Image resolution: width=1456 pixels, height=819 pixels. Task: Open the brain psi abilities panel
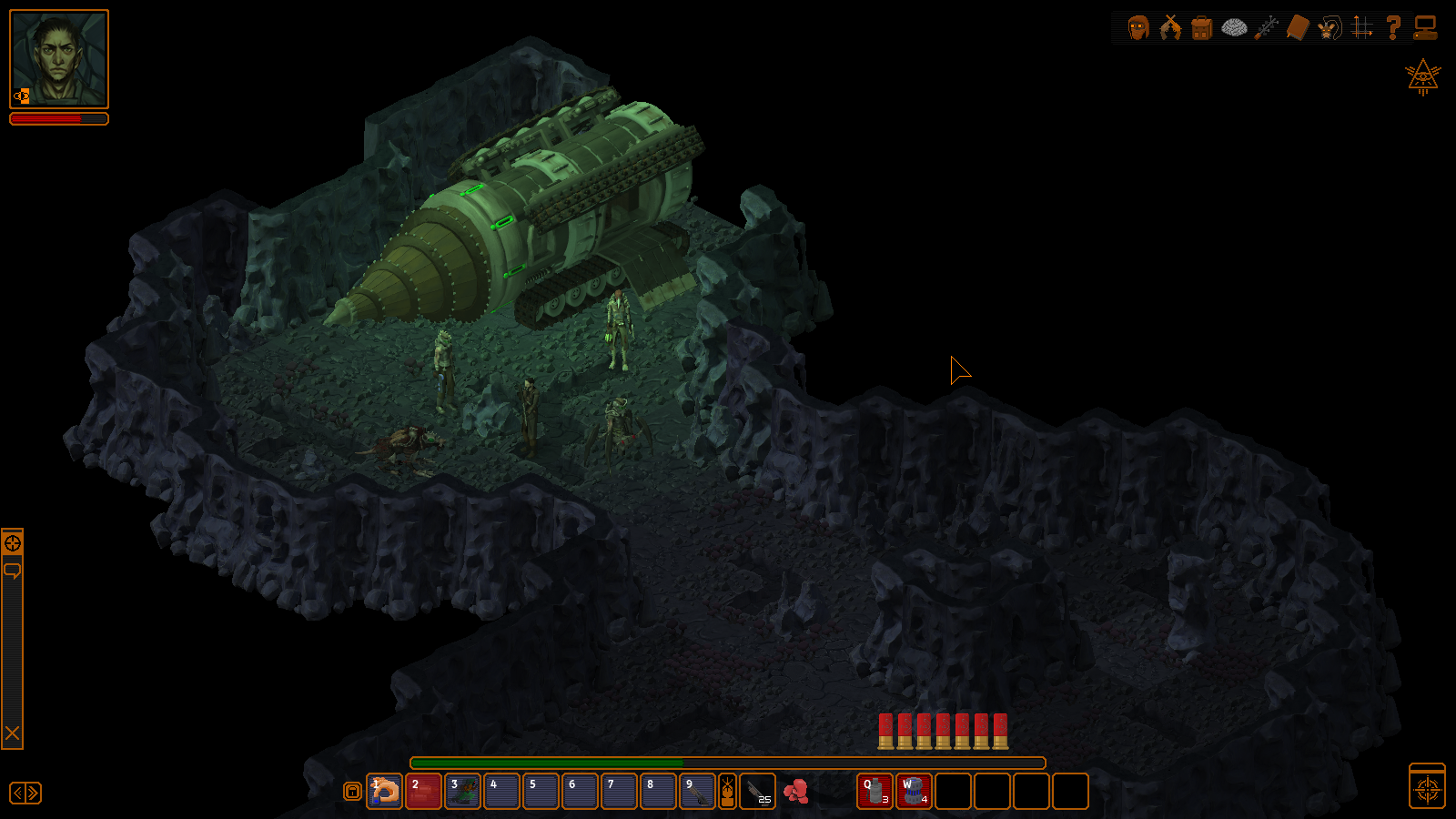[x=1234, y=28]
